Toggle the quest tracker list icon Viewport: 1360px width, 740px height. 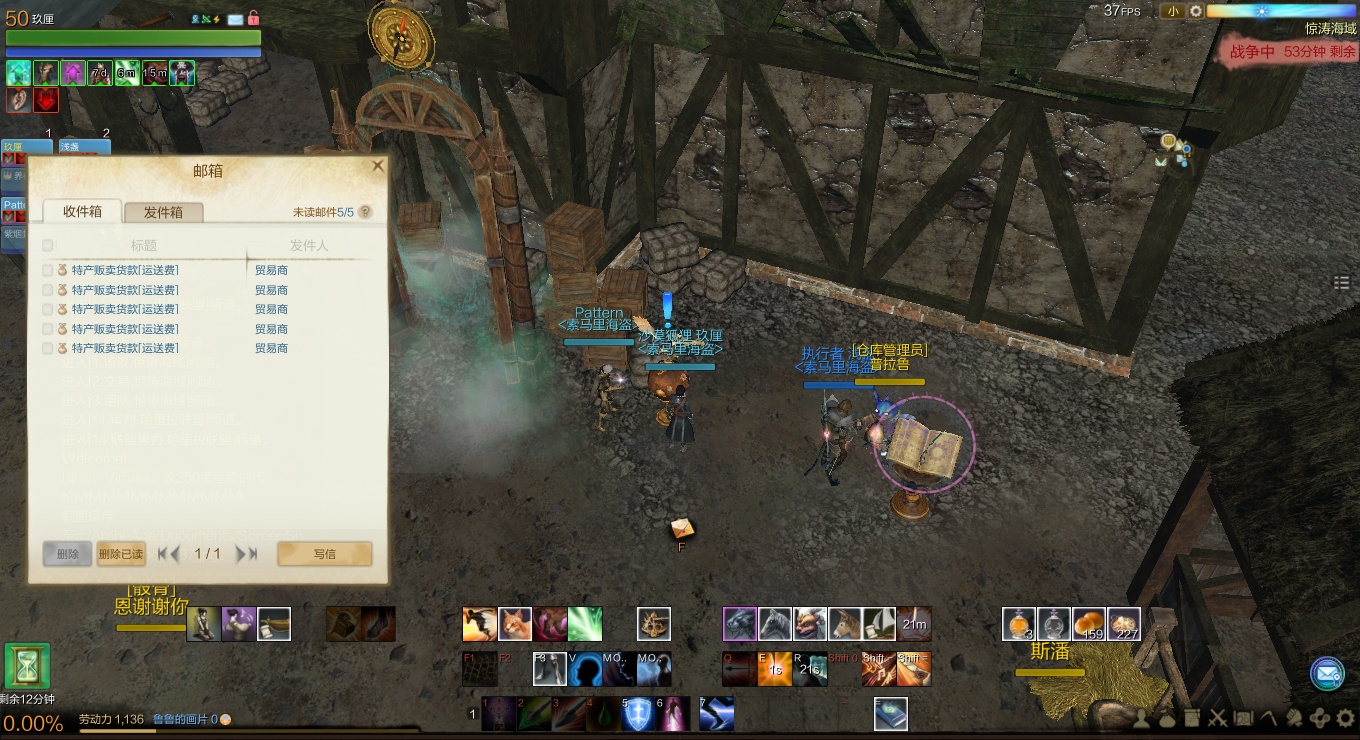click(1342, 284)
